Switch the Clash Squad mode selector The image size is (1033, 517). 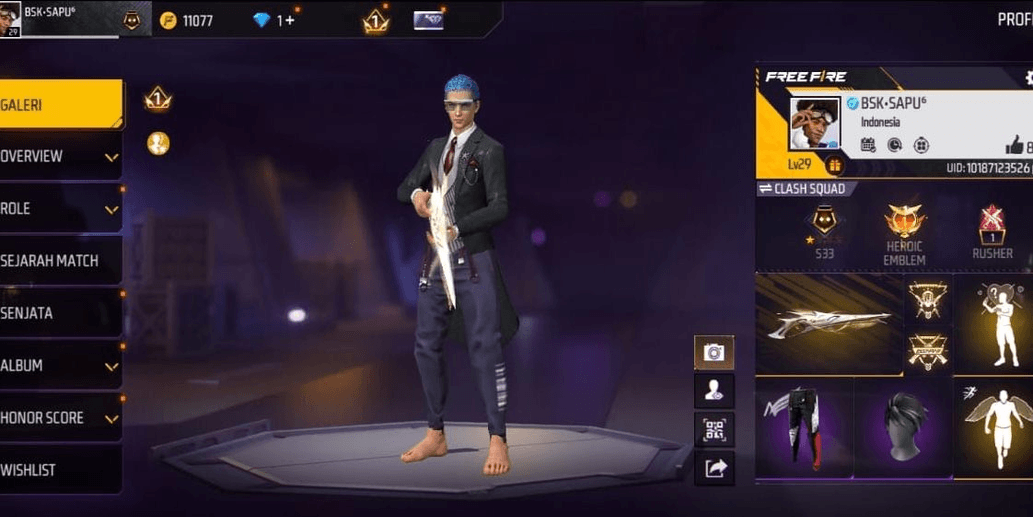tap(802, 189)
